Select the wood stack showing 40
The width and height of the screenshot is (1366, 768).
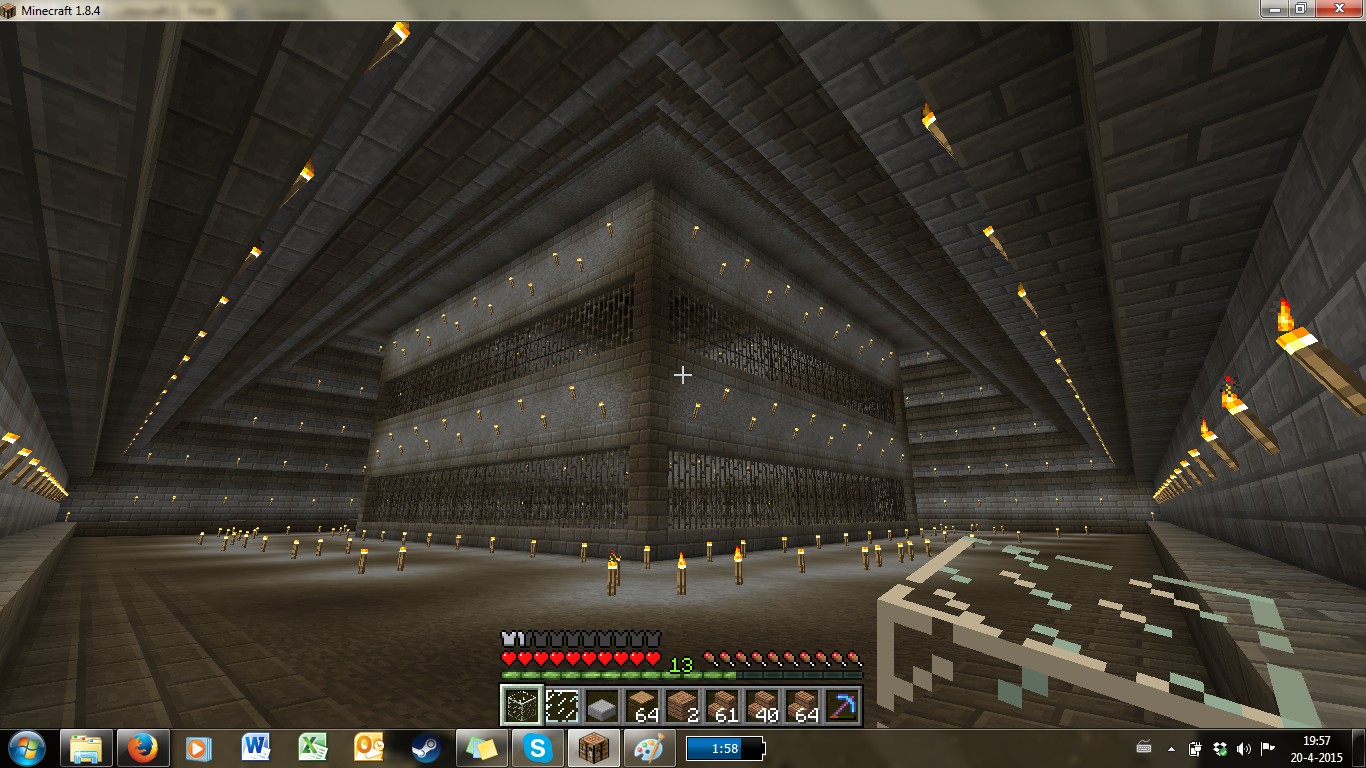click(767, 707)
